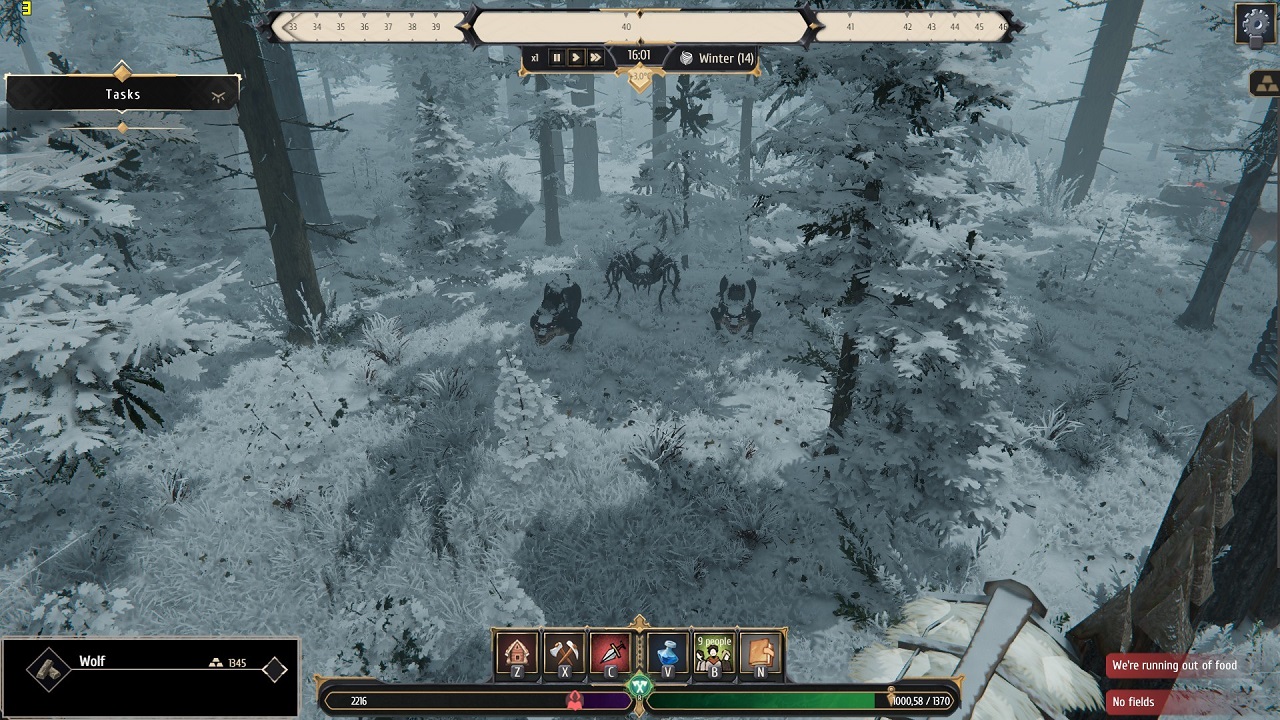This screenshot has width=1280, height=720.
Task: Set game speed to normal play
Action: 576,58
